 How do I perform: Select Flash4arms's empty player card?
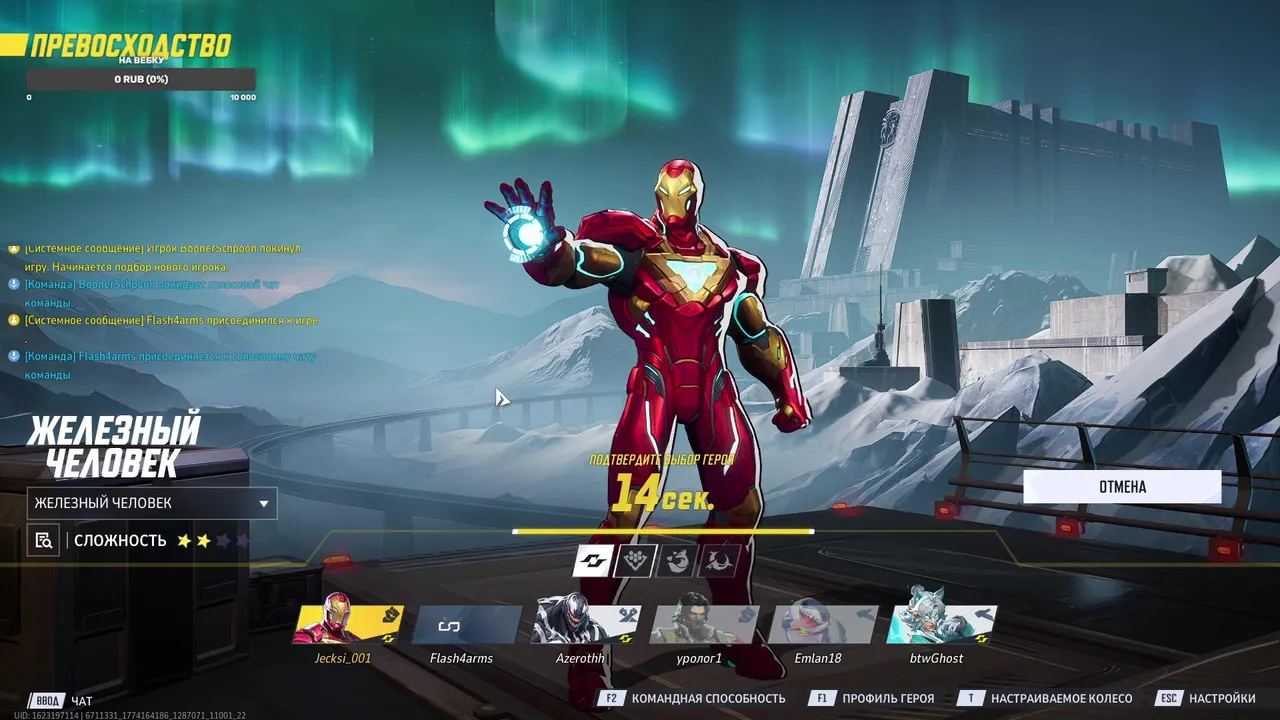tap(465, 625)
